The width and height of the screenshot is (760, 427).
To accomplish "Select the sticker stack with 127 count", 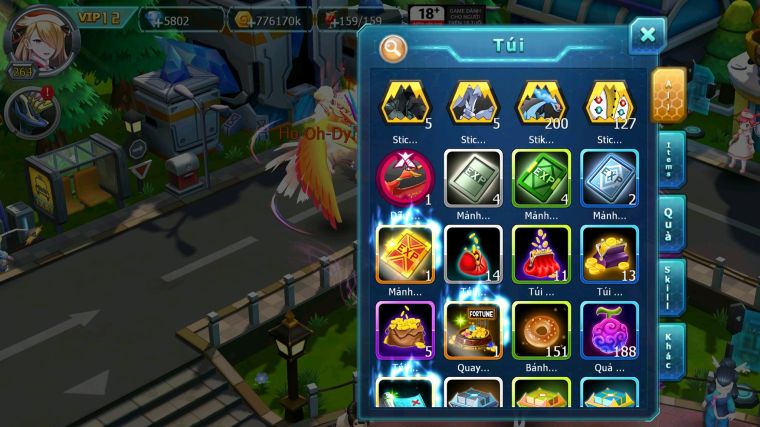I will pos(609,103).
